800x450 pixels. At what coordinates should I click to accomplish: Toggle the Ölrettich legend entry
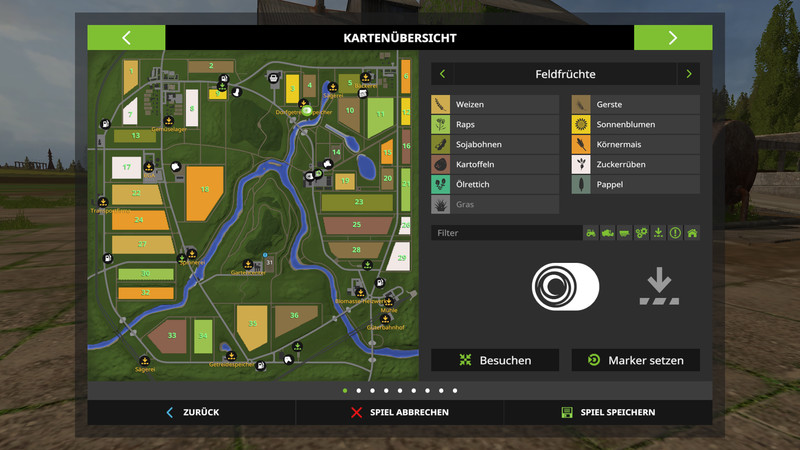click(494, 184)
